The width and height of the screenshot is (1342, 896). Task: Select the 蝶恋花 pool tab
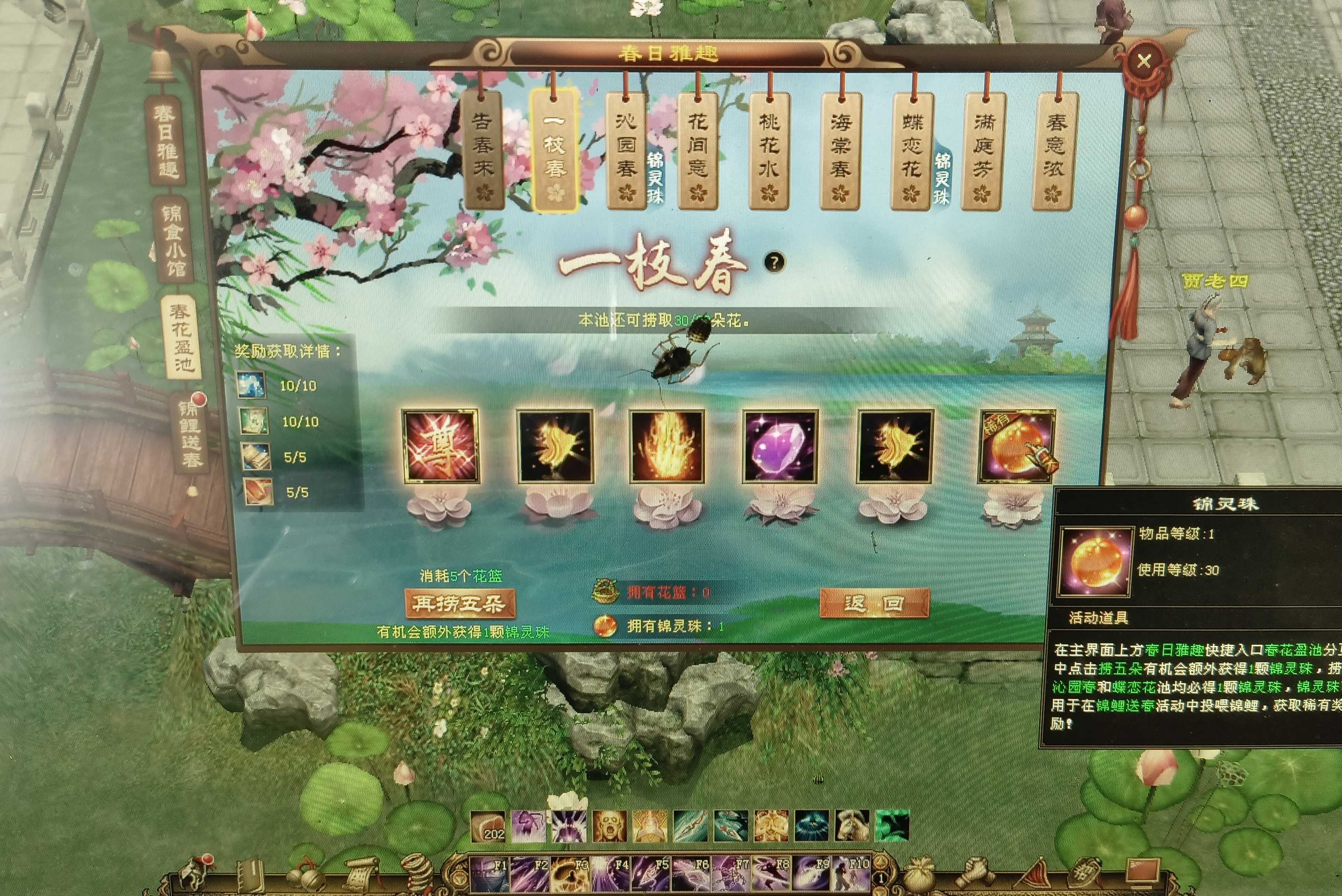click(912, 150)
